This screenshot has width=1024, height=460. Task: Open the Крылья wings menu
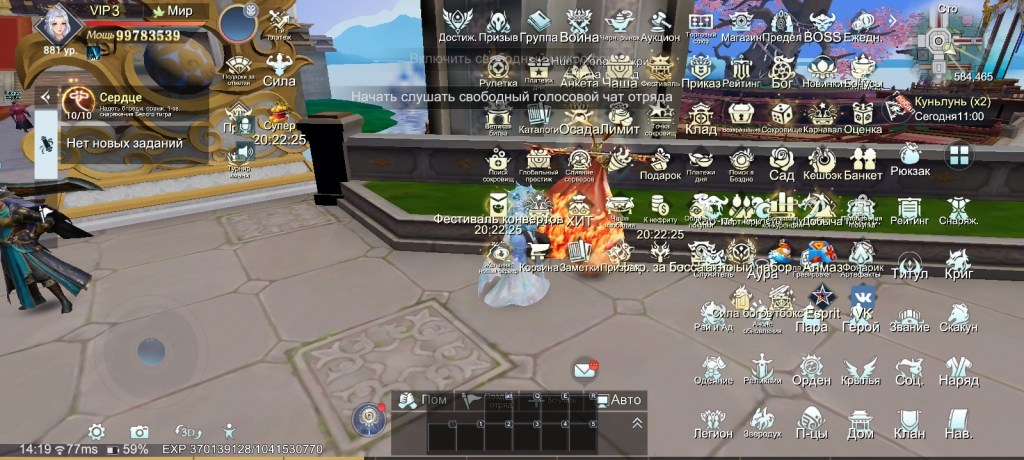tap(860, 369)
